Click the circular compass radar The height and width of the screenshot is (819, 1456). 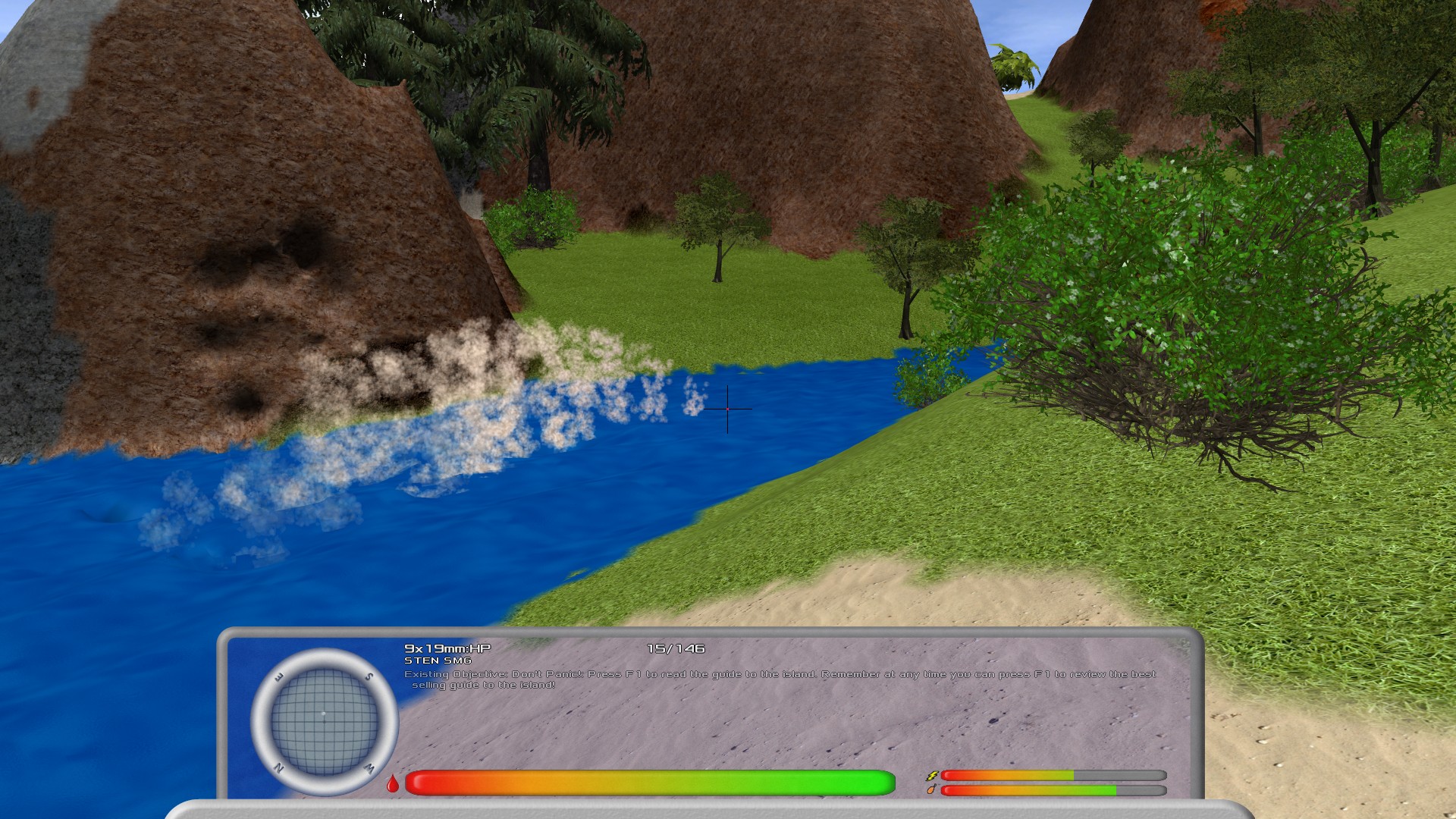click(325, 721)
